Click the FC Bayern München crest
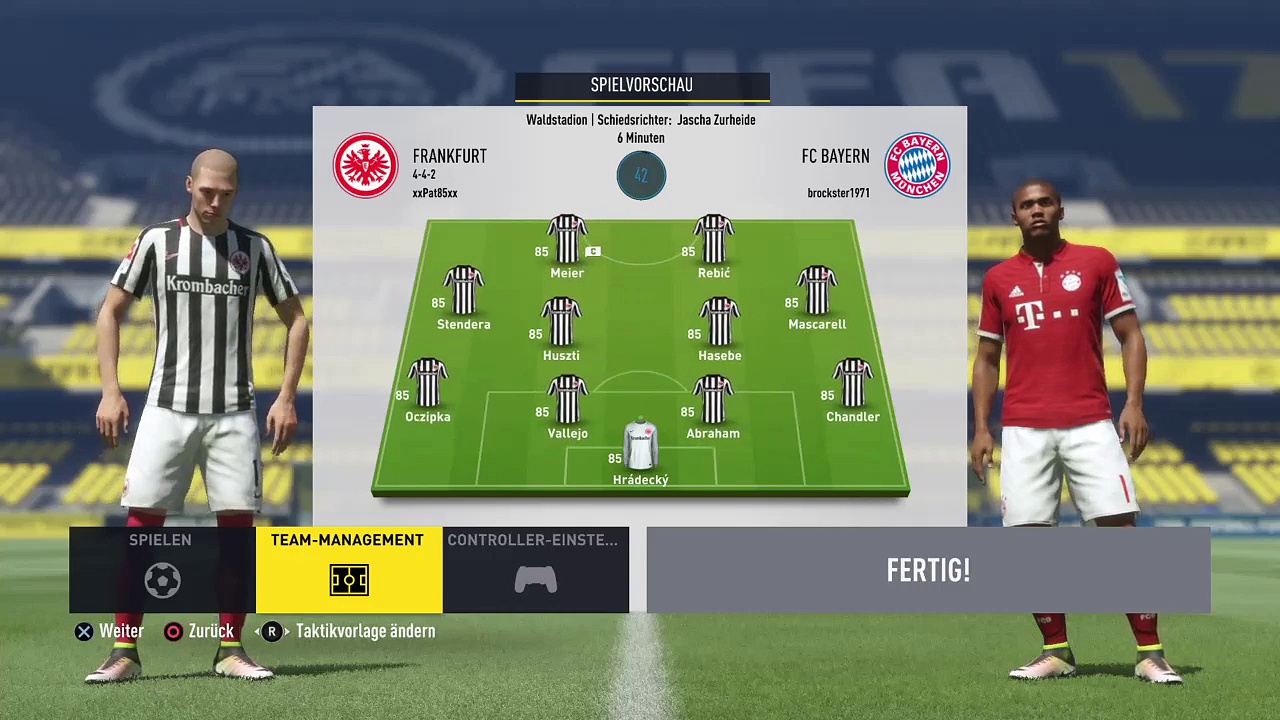Viewport: 1280px width, 720px height. (x=916, y=165)
